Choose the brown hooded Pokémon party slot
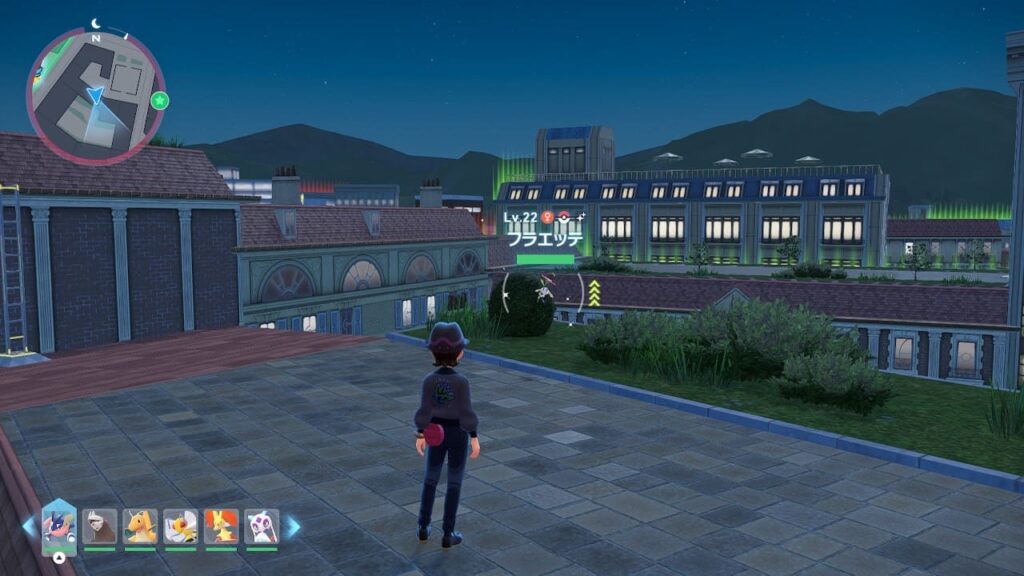The width and height of the screenshot is (1024, 576). pos(99,526)
